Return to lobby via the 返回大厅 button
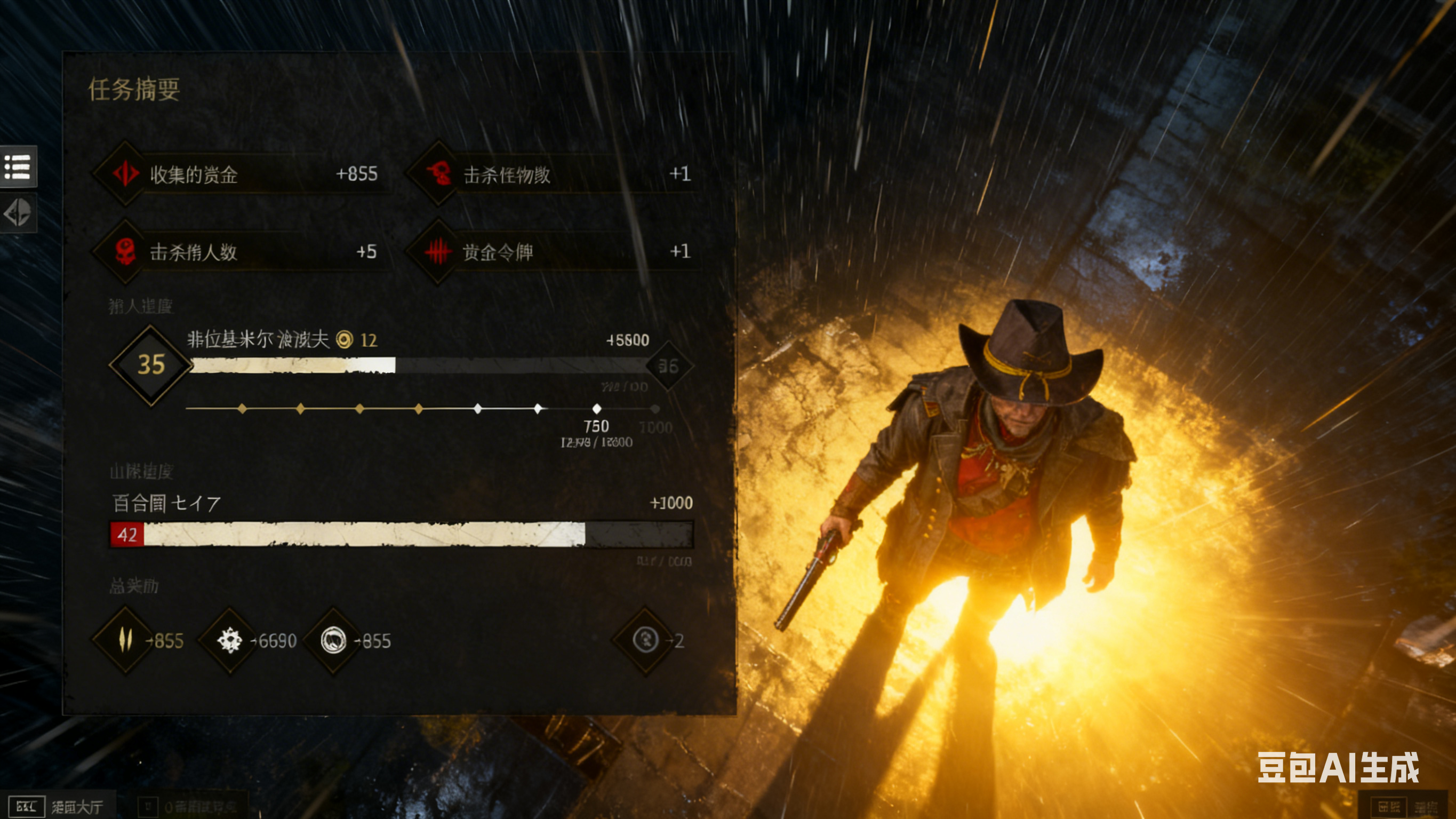 coord(58,806)
